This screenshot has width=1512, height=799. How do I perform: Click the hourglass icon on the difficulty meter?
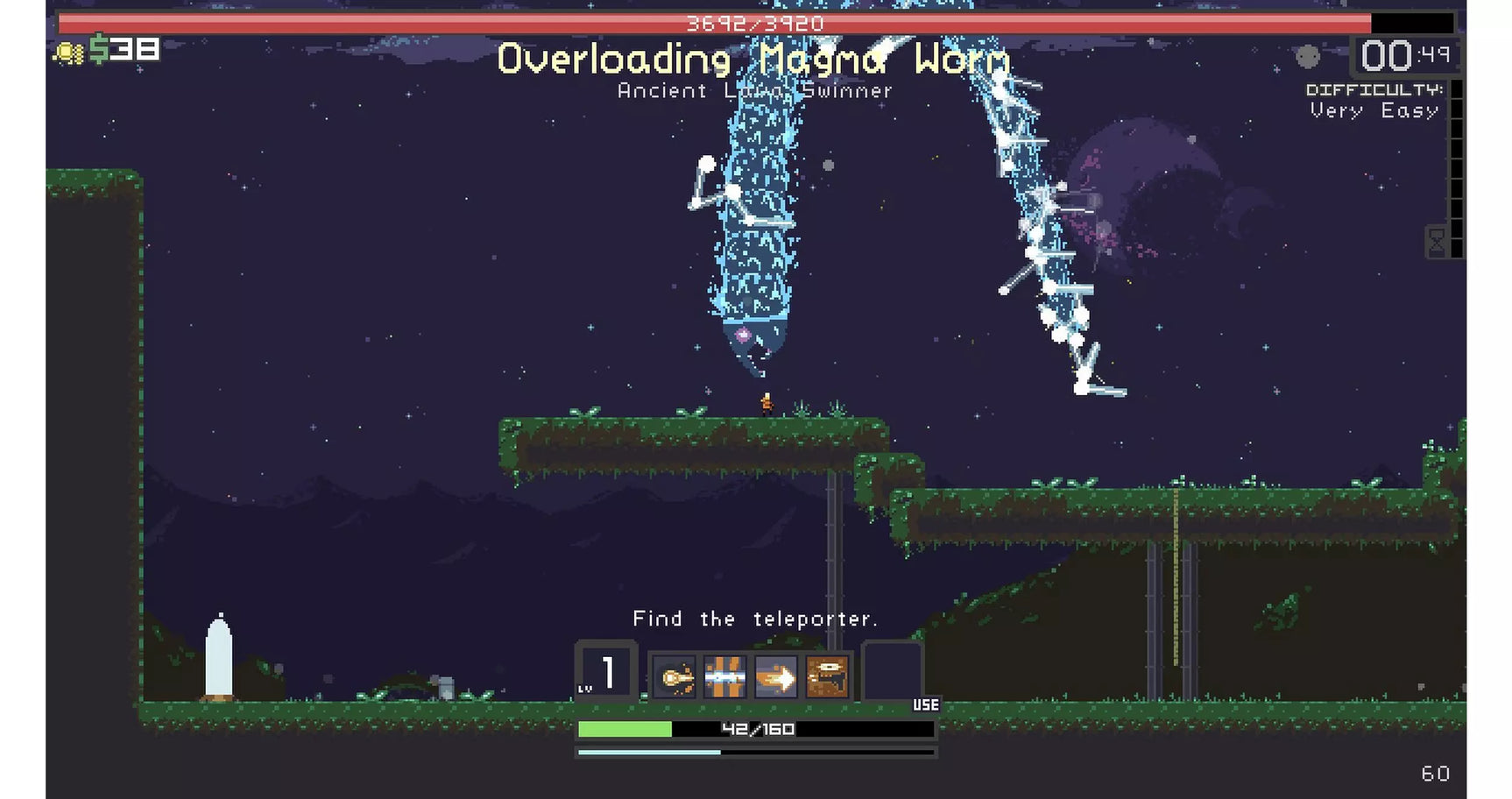(x=1436, y=241)
